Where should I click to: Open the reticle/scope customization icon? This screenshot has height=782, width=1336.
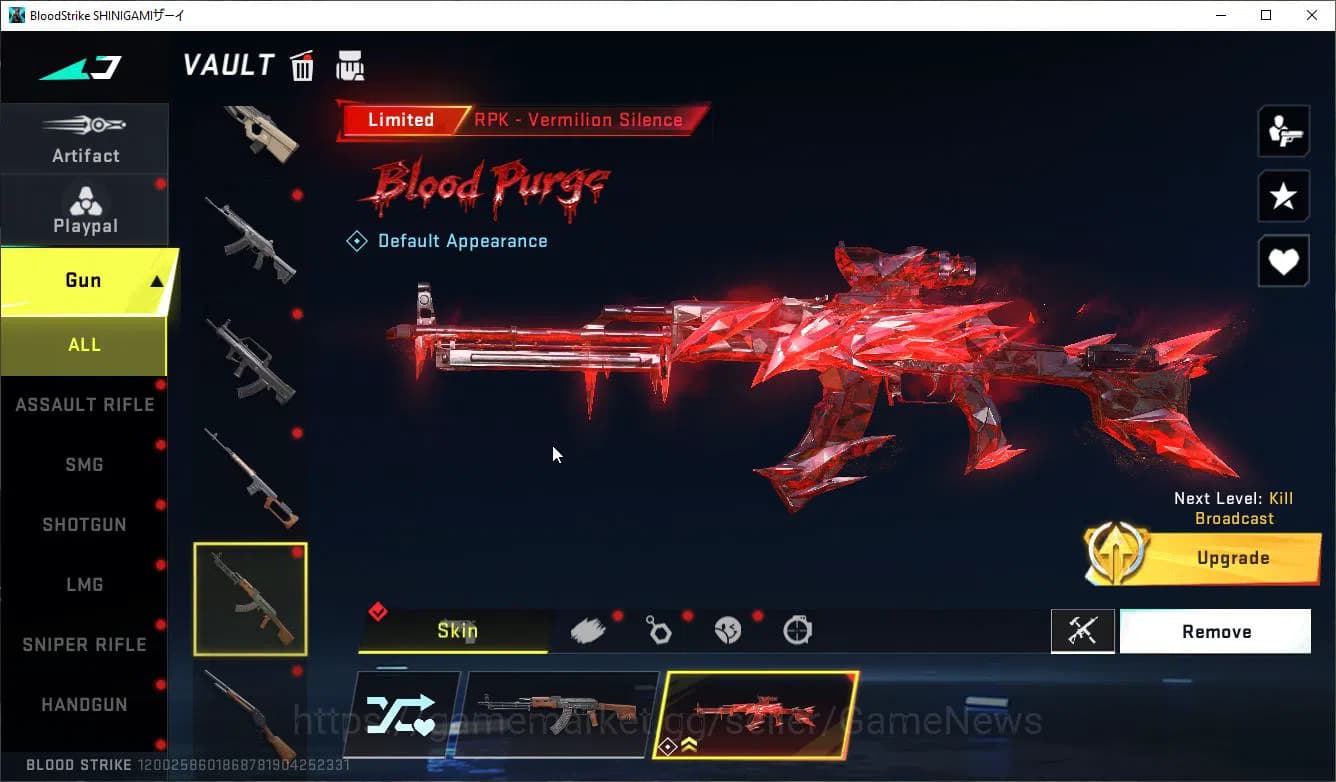click(795, 630)
